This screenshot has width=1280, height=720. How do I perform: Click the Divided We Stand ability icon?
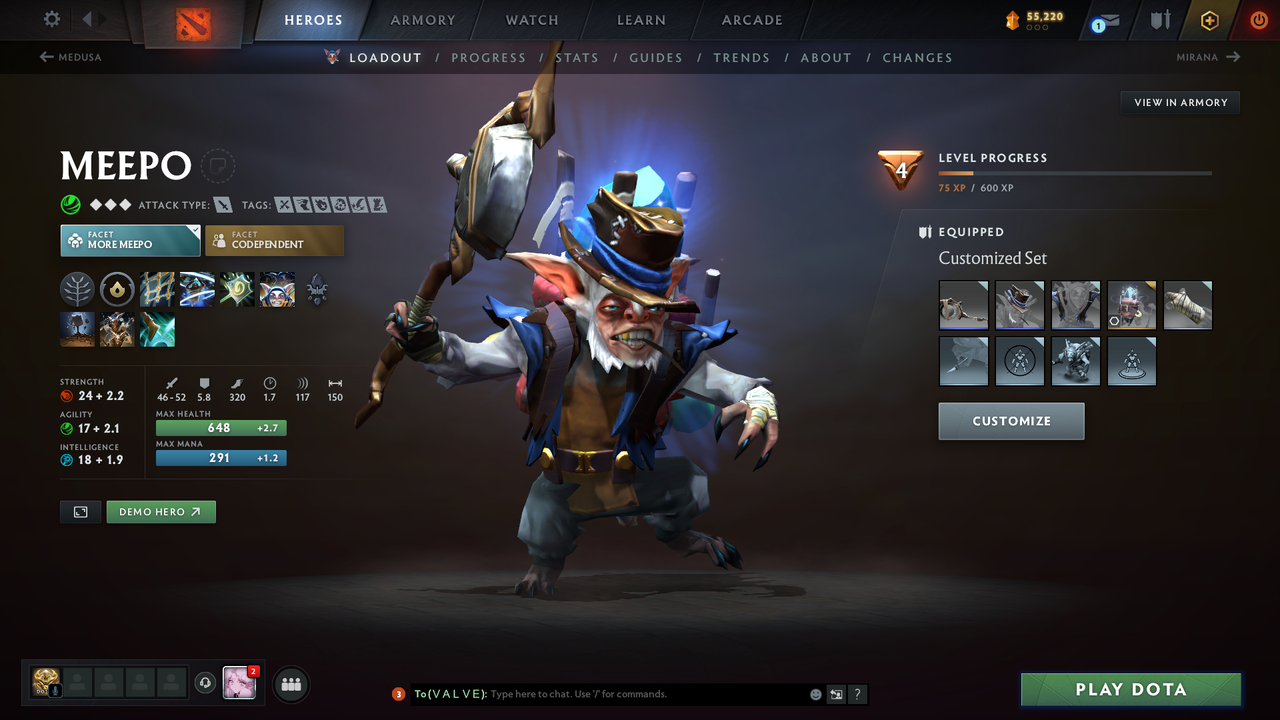pos(277,290)
